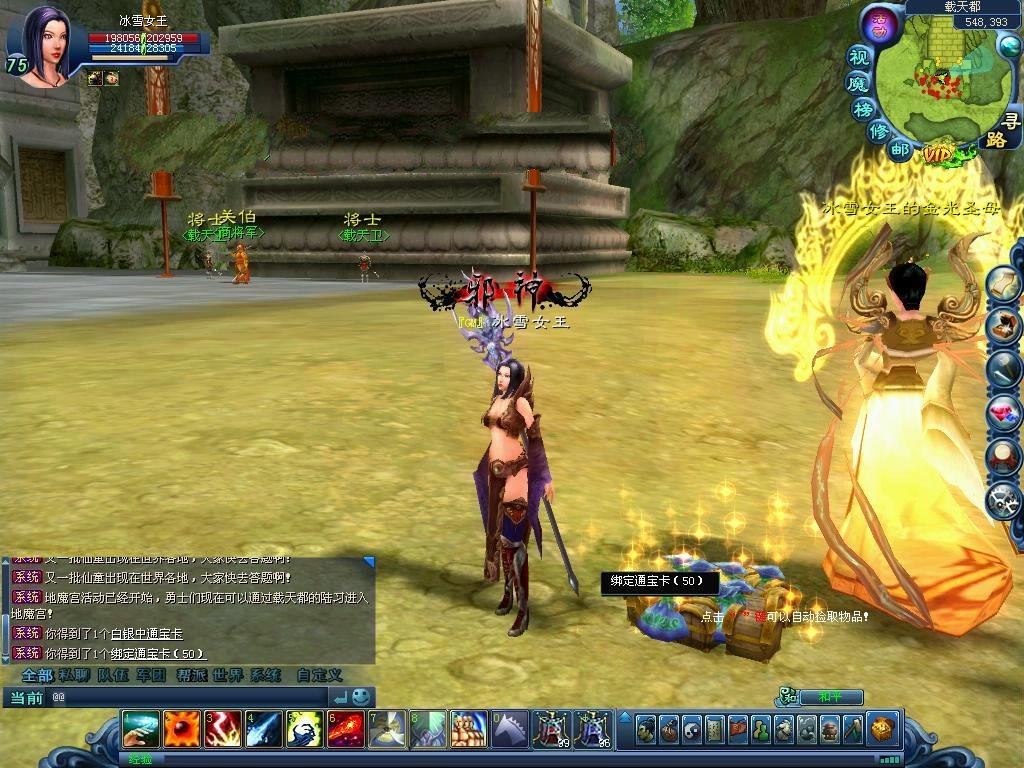Screen dimensions: 1024x768
Task: Activate the fireball skill in hotbar
Action: [182, 729]
